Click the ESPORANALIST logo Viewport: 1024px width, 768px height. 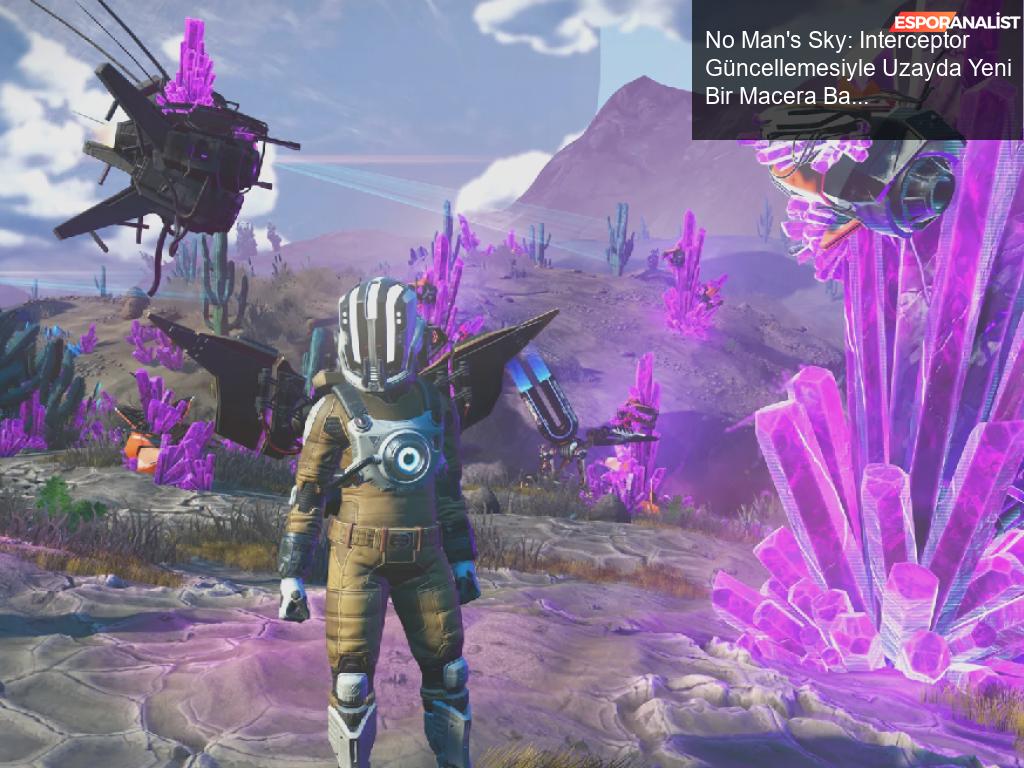point(957,20)
